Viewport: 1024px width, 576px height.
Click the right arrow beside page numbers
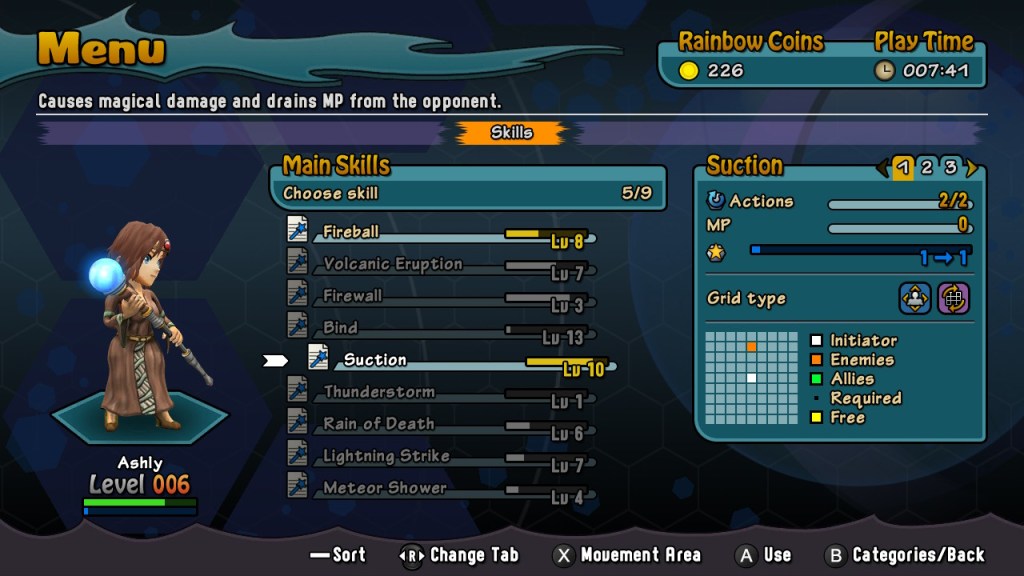tap(971, 168)
